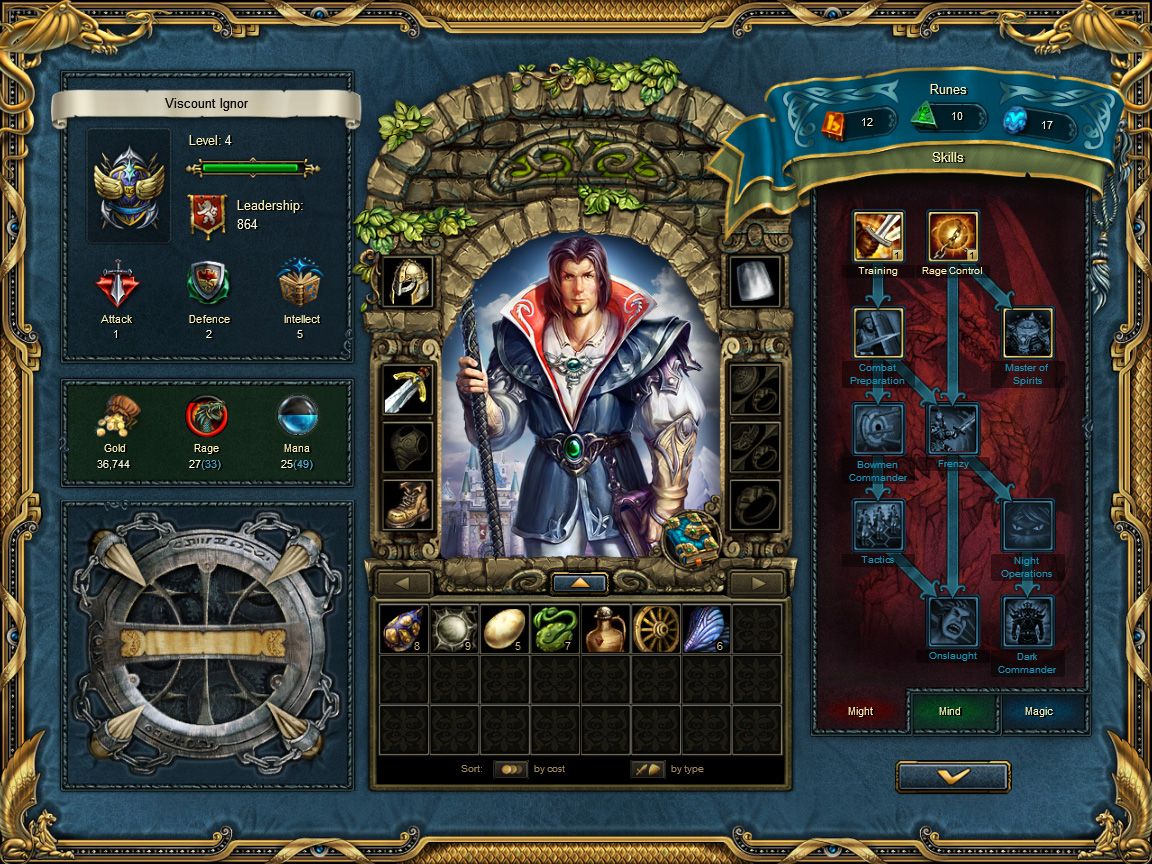Open the spellbook icon on the portrait
1152x864 pixels.
pyautogui.click(x=688, y=539)
